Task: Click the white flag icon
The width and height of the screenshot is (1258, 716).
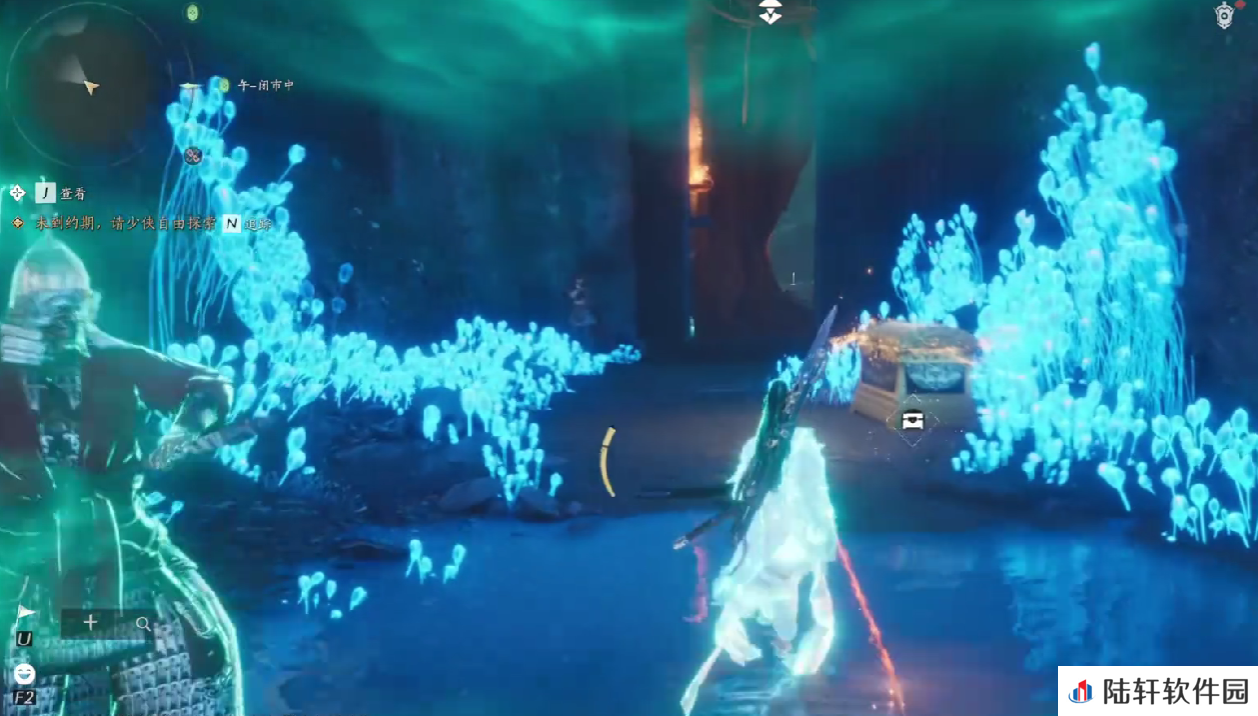Action: (x=25, y=612)
